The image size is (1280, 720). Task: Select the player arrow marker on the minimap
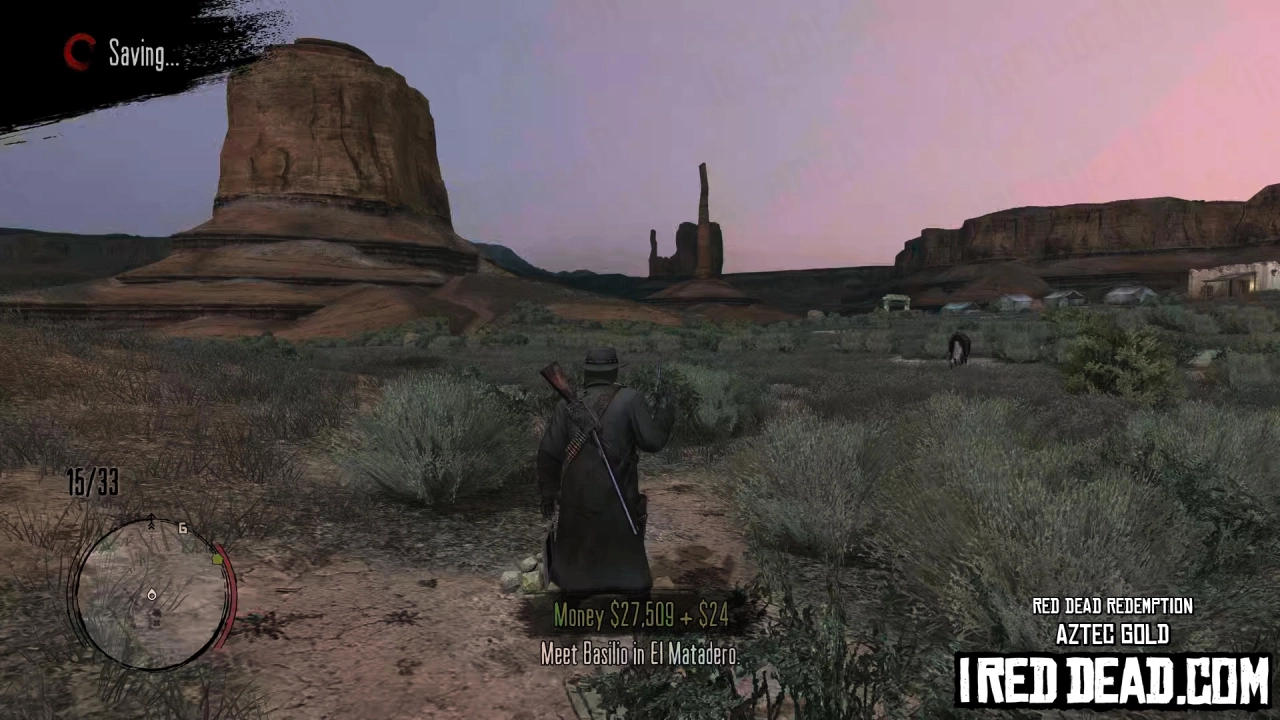pos(152,595)
